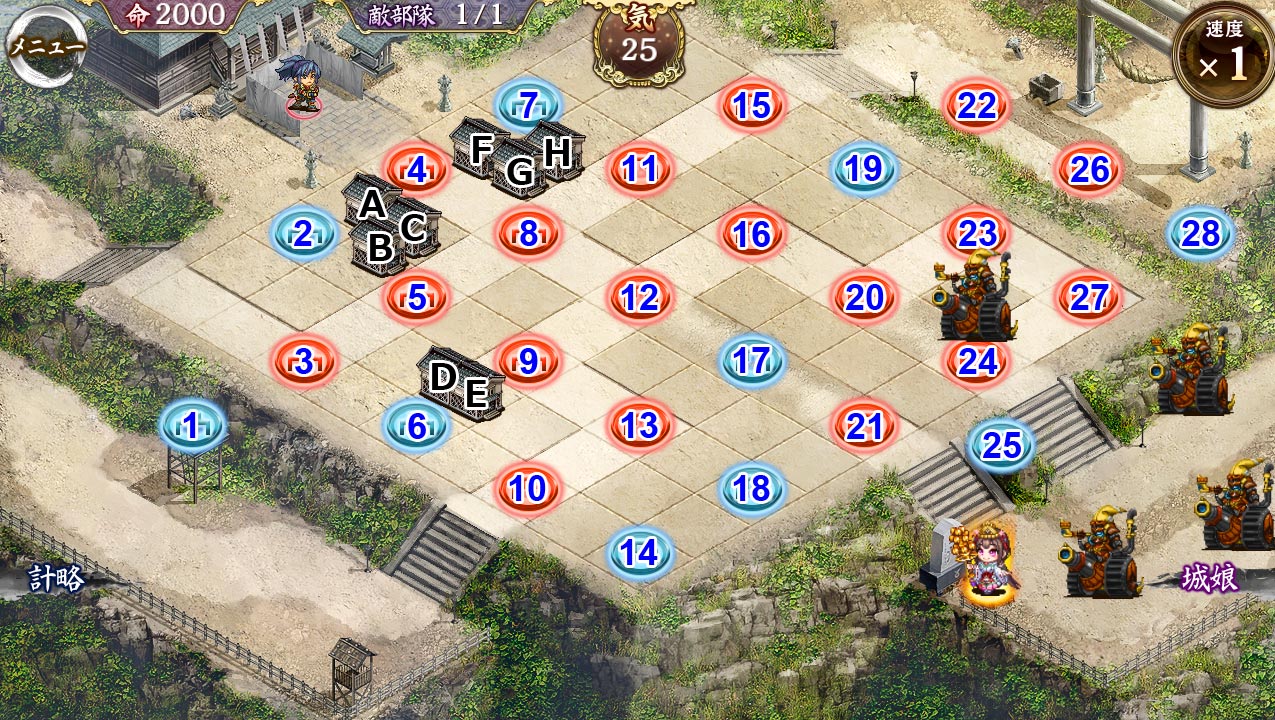Pick blue deployment tile number 18
Screen dimensions: 1275x720
coord(751,489)
